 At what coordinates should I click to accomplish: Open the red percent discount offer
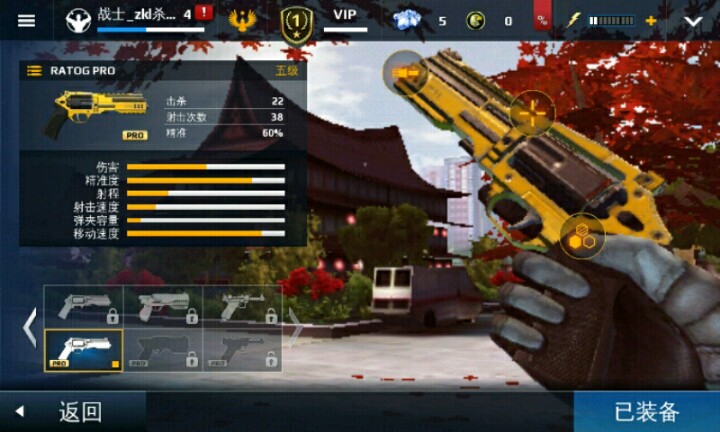543,20
